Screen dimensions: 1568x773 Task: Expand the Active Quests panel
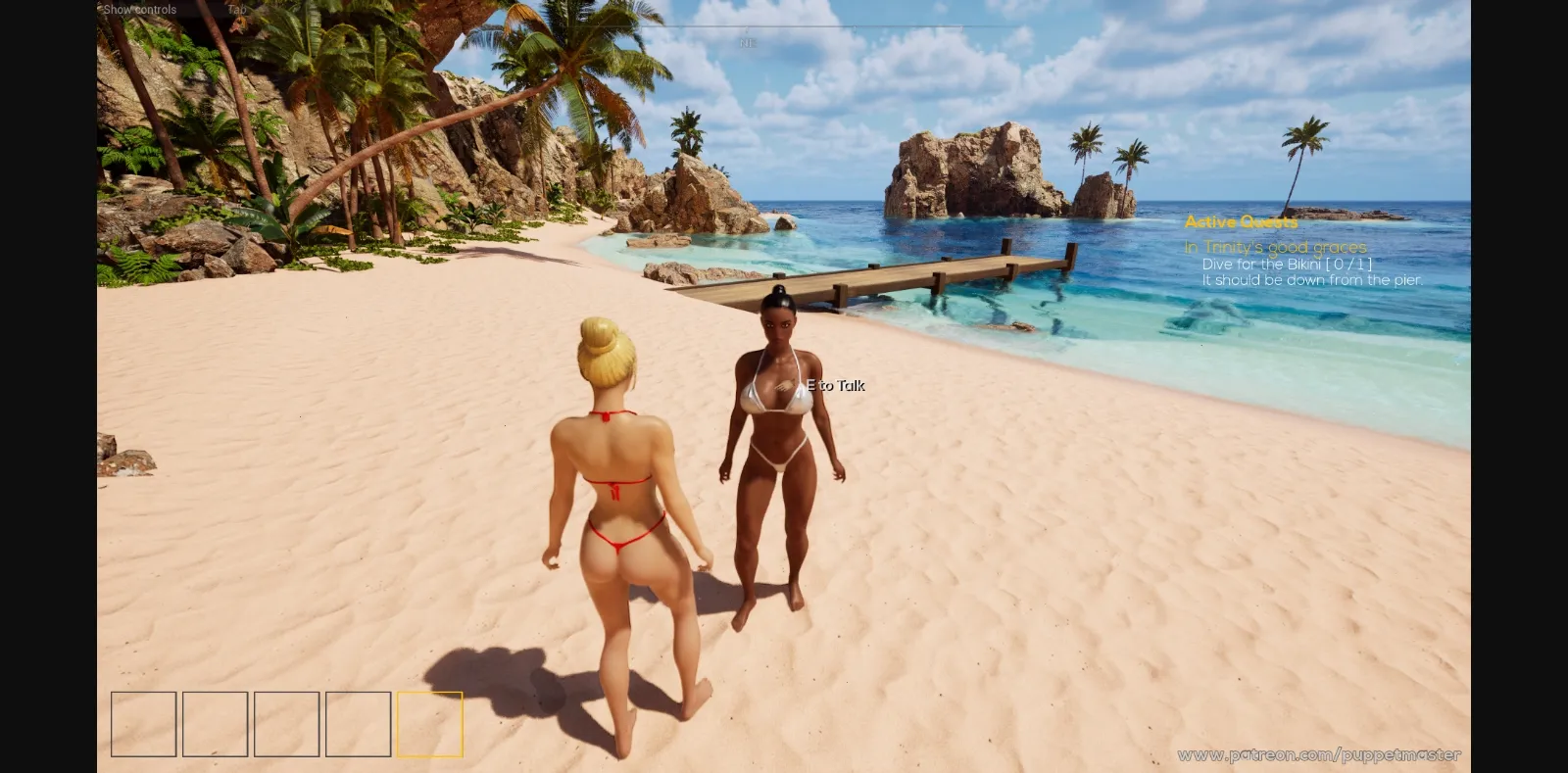click(x=1241, y=222)
